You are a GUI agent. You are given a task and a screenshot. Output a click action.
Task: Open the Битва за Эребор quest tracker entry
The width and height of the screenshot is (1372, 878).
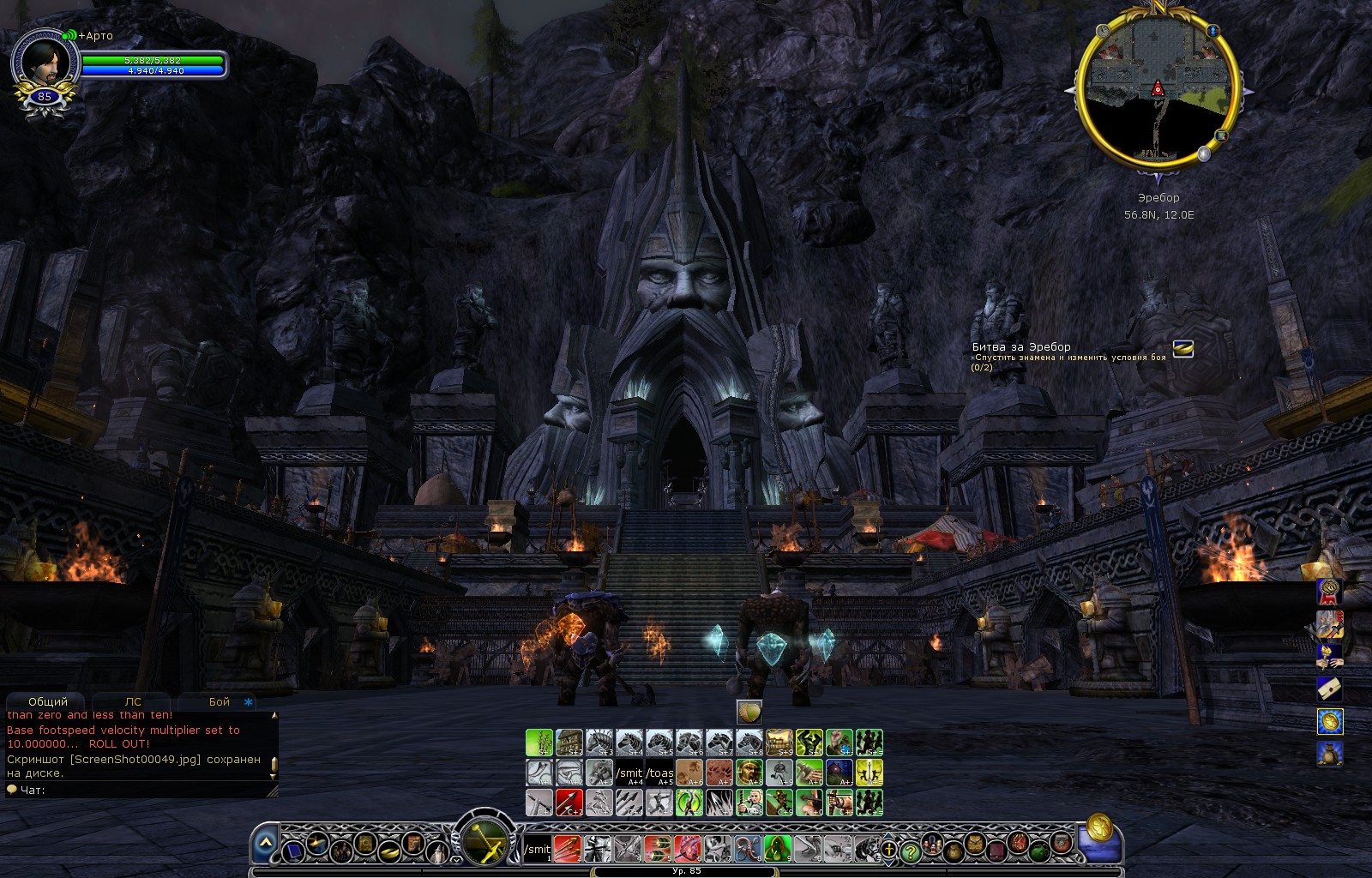pos(1020,347)
